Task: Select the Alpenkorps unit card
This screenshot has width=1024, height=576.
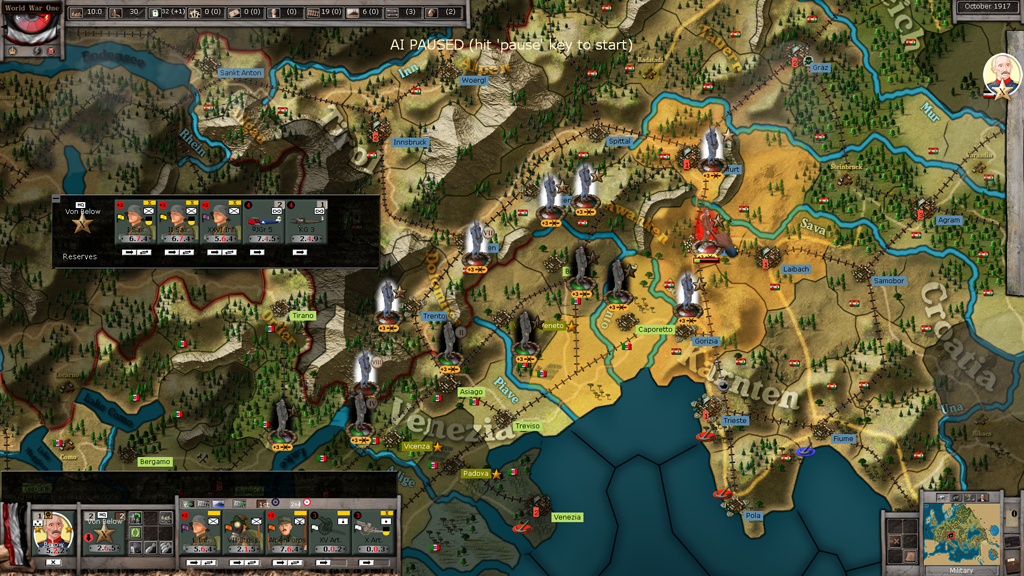Action: coord(286,534)
